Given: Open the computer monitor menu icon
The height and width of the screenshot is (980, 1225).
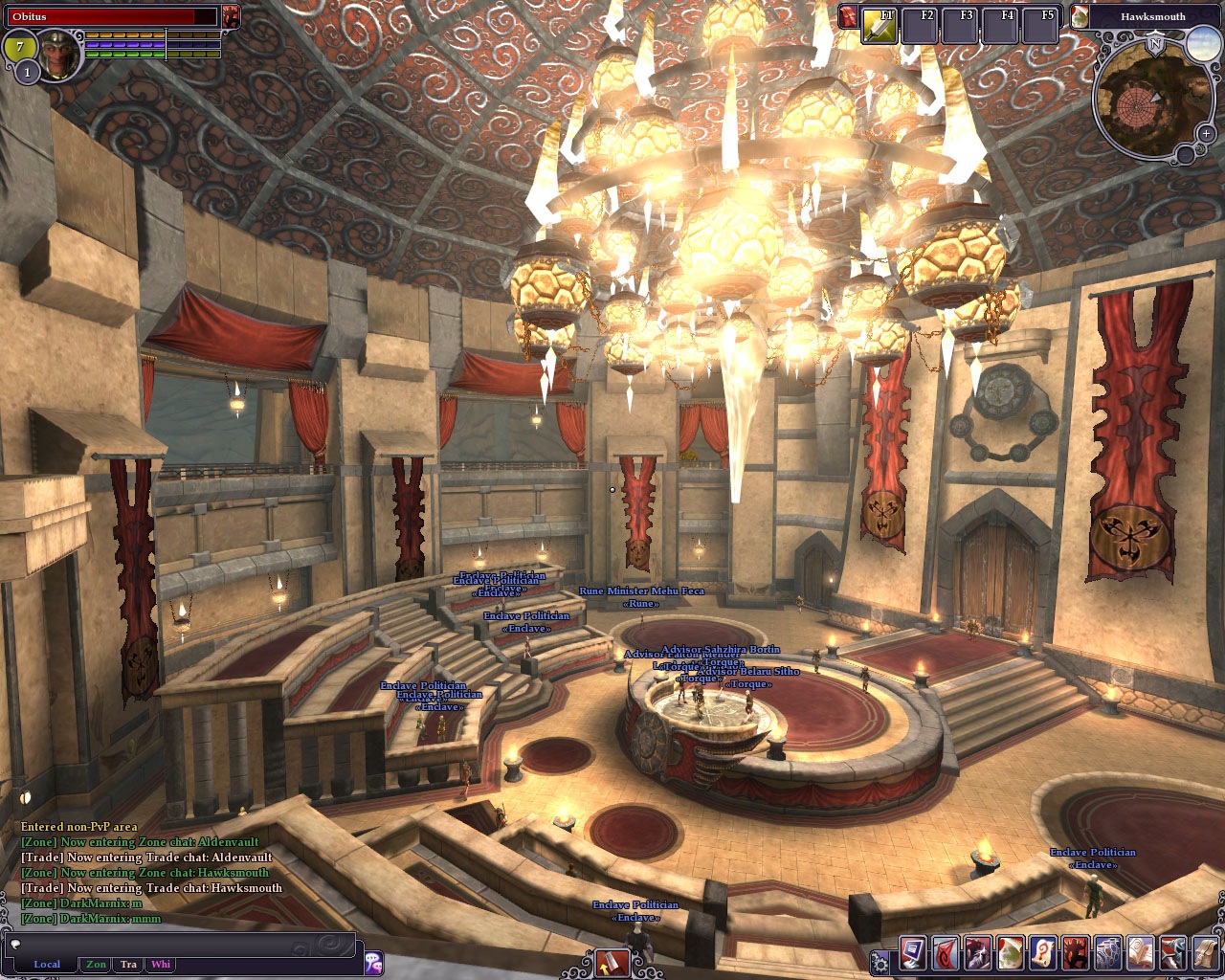Looking at the screenshot, I should tap(912, 954).
